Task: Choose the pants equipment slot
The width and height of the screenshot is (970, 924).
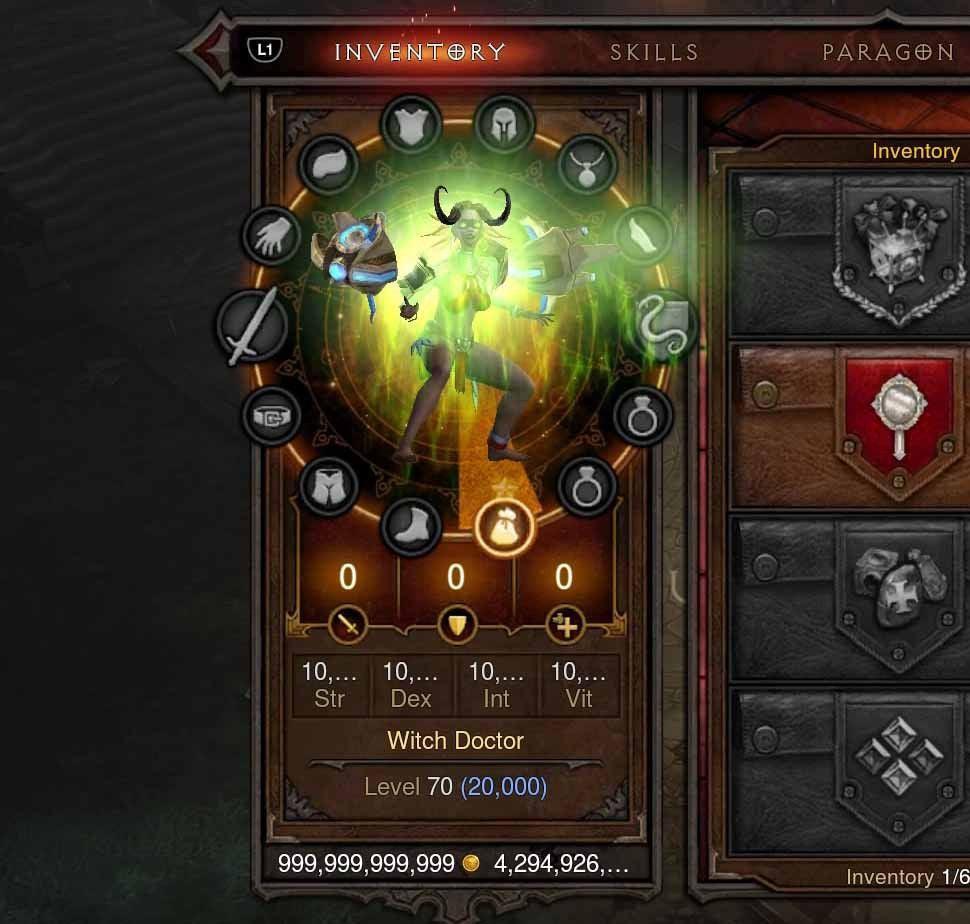Action: [x=328, y=487]
